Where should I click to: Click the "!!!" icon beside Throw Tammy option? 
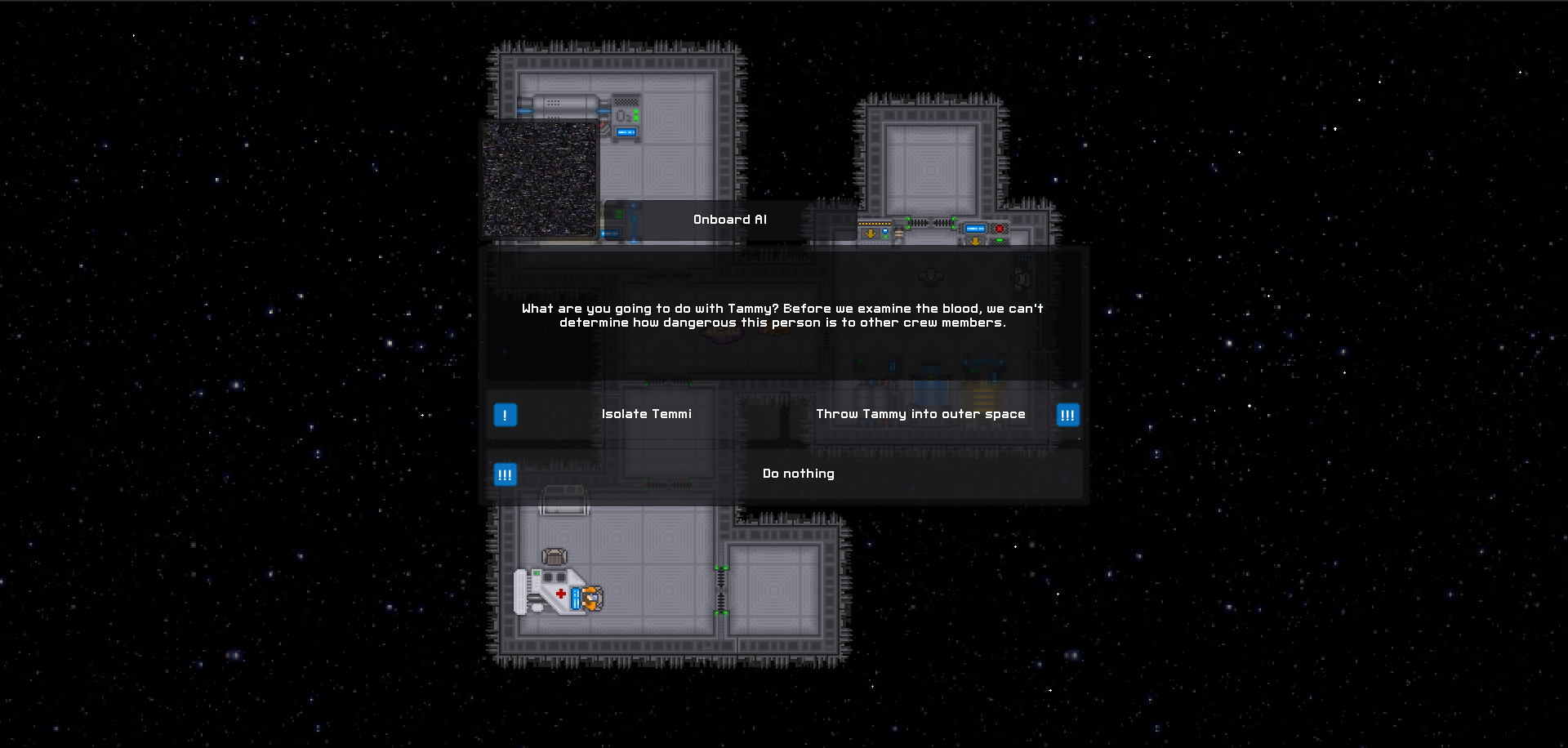(x=1067, y=415)
